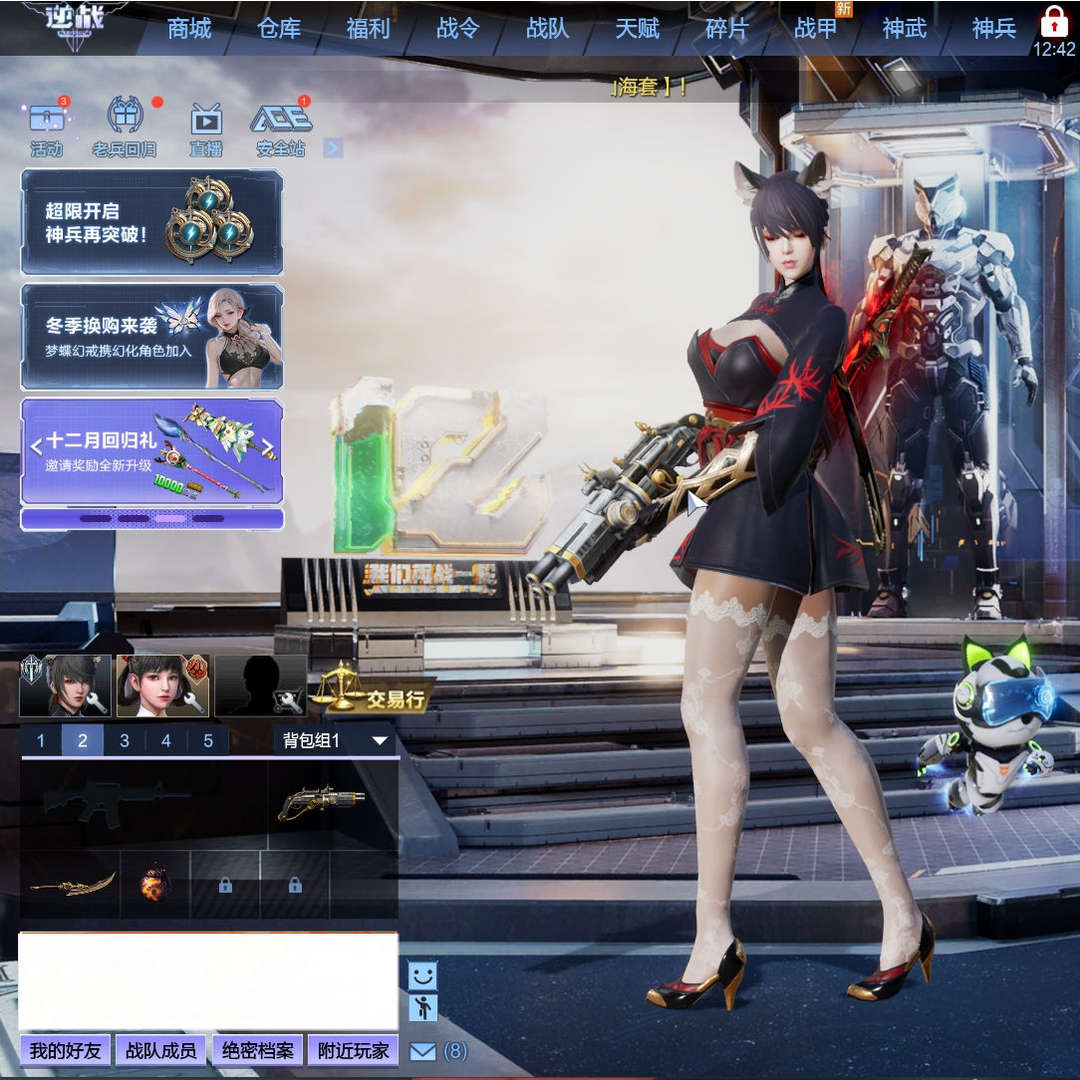Expand the 背包组1 dropdown
This screenshot has height=1080, width=1080.
[336, 741]
